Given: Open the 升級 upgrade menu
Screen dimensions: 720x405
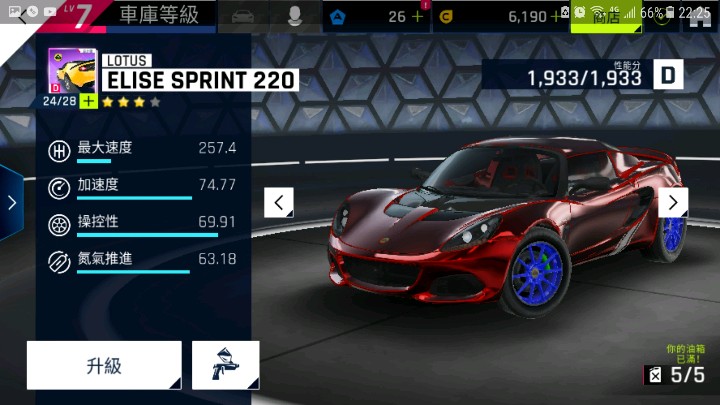Looking at the screenshot, I should (x=104, y=365).
